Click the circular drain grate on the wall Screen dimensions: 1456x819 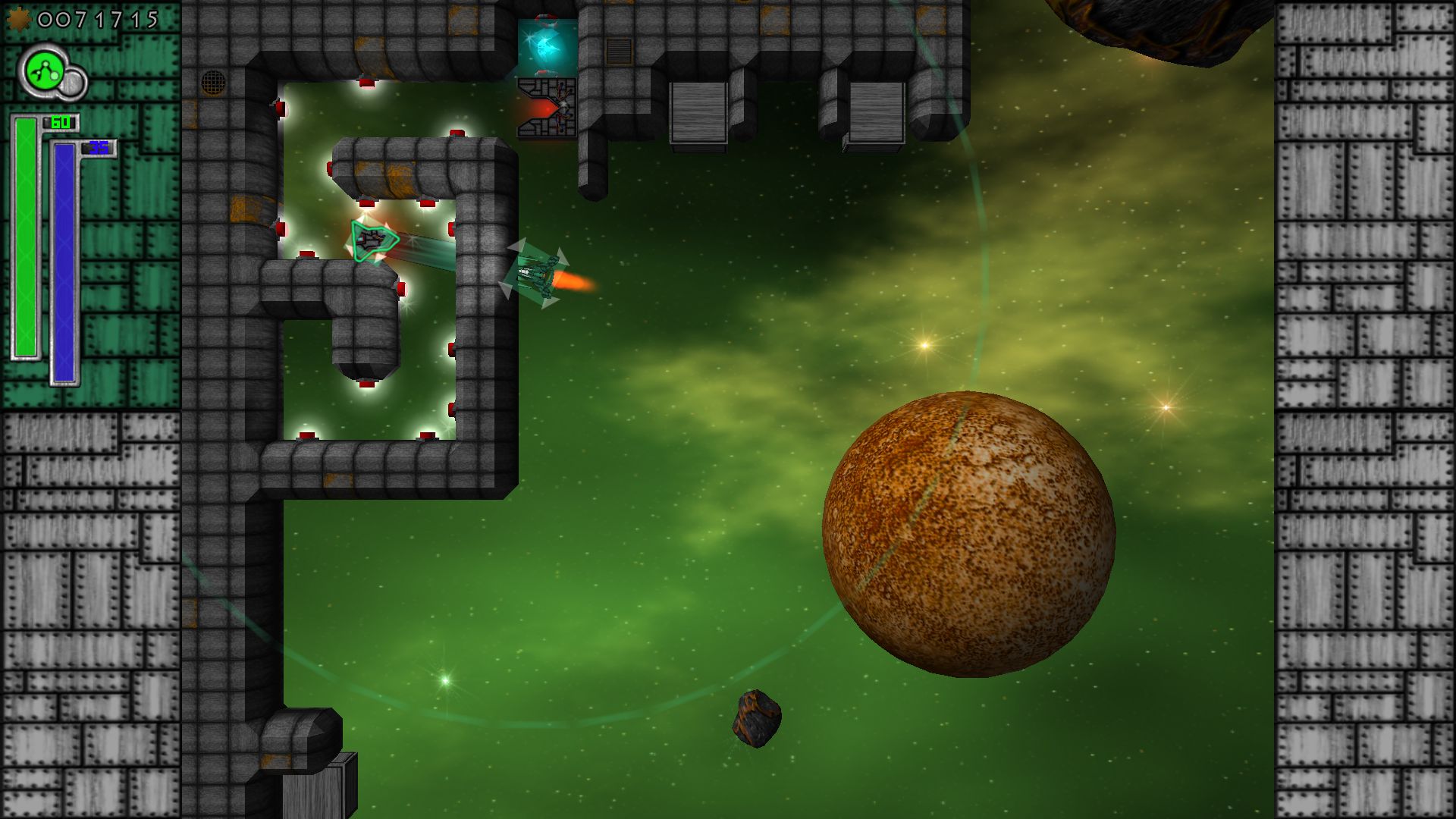point(213,83)
